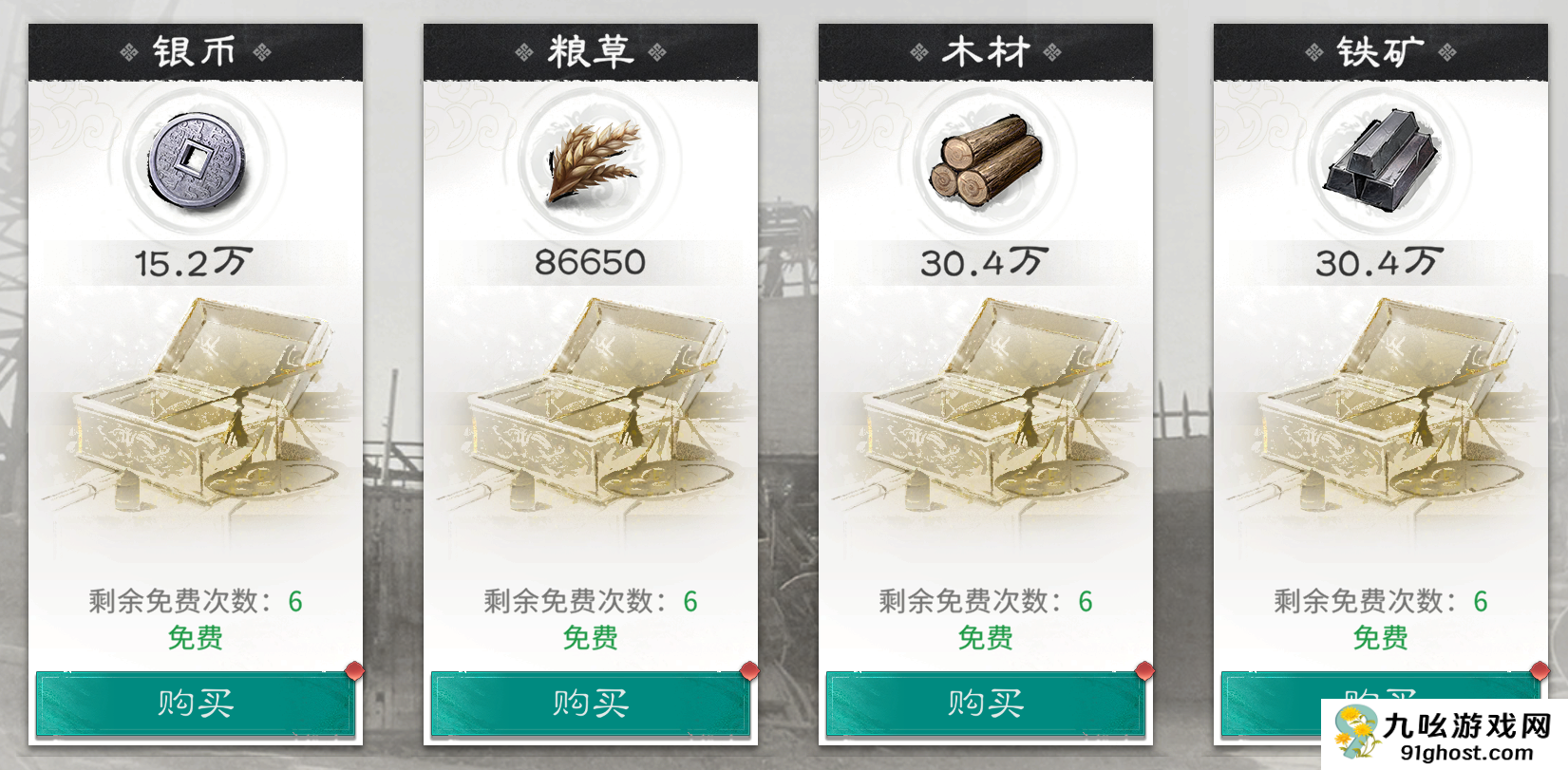1568x770 pixels.
Task: Select the silver coin icon
Action: pos(197,161)
